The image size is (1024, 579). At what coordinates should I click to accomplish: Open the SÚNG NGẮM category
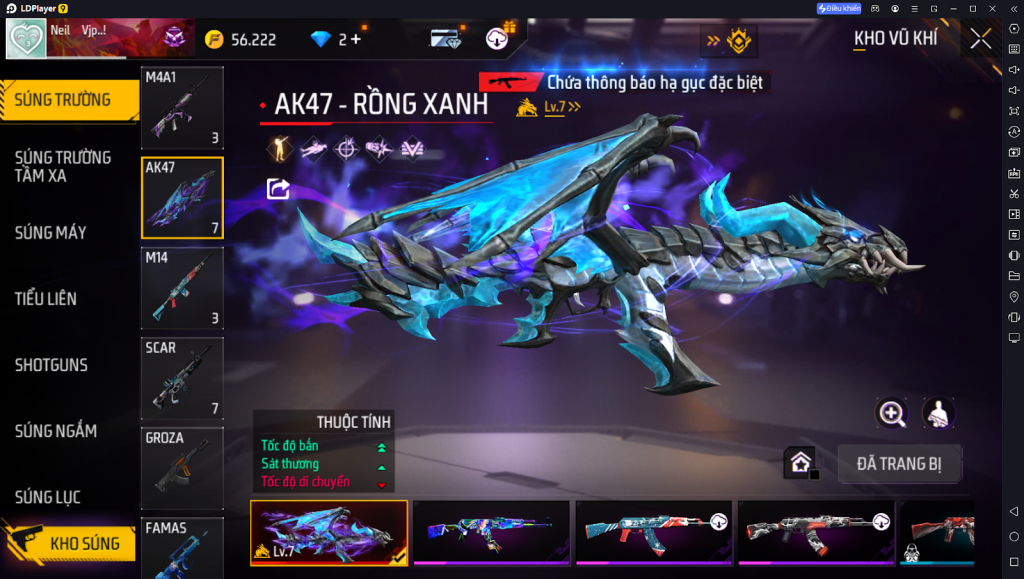pos(56,431)
